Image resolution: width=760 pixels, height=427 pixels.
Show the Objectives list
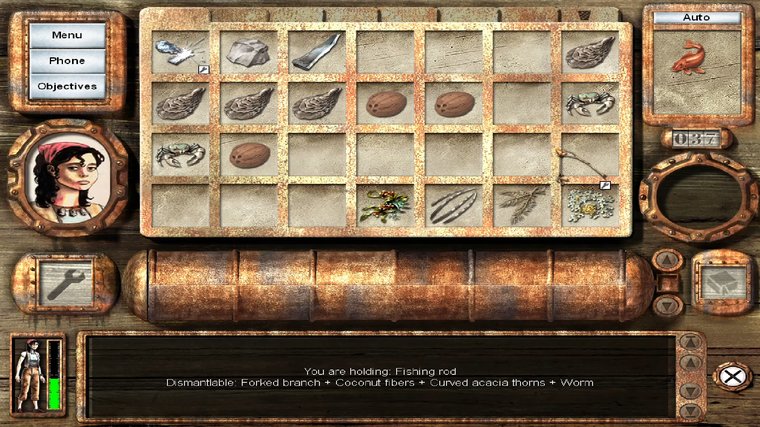(x=67, y=86)
